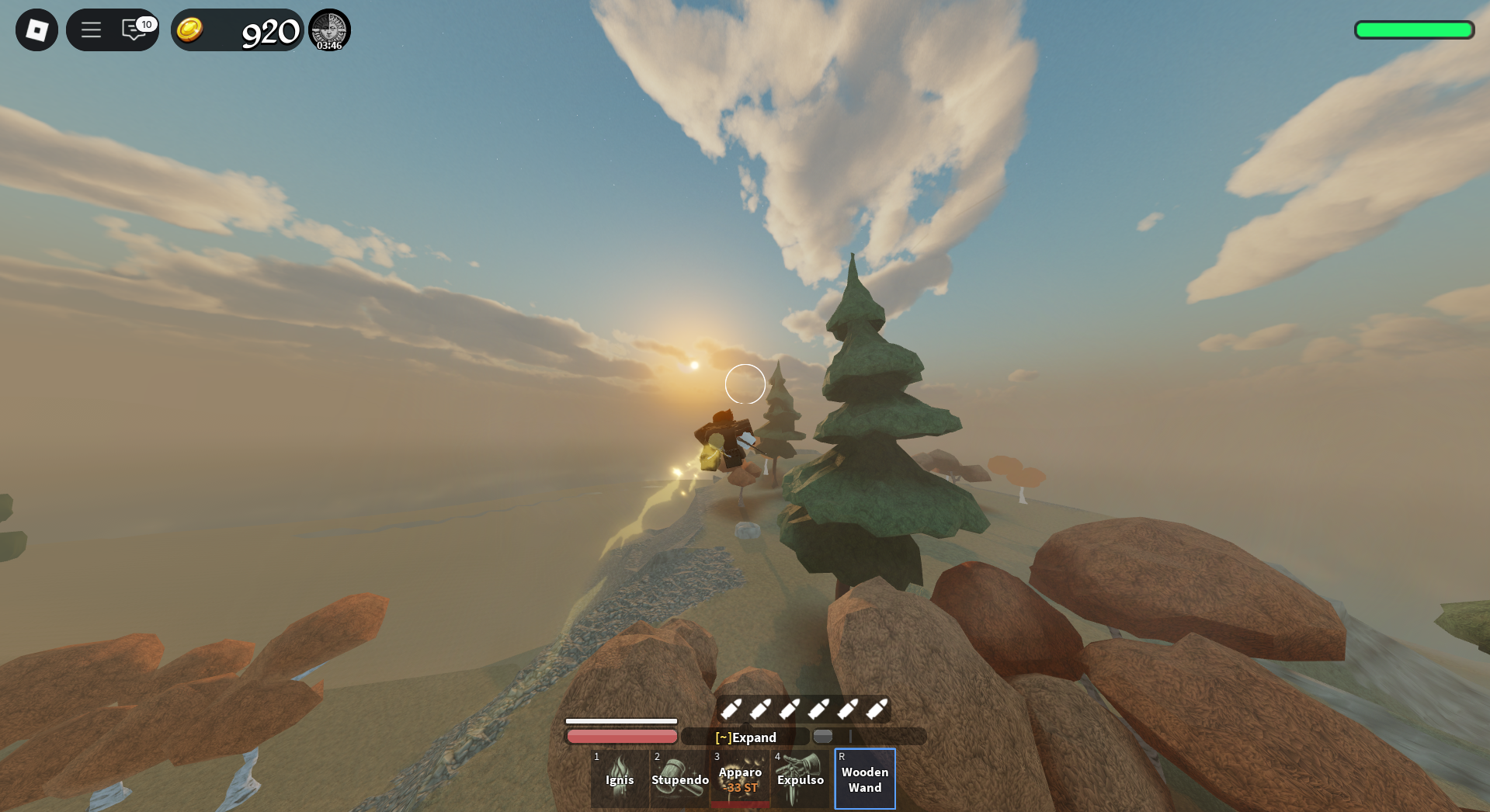Click the circular crosshair targeting reticle
Viewport: 1490px width, 812px height.
[x=745, y=383]
